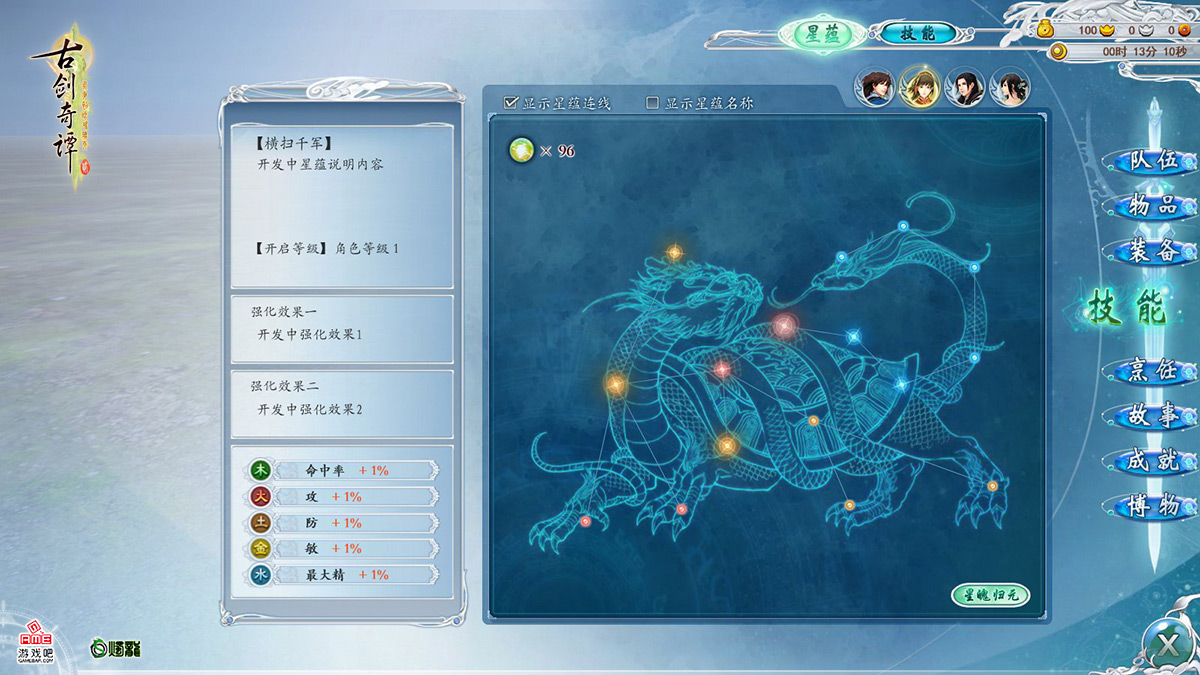Choose the highlighted girl portrait with headband
Screen dimensions: 1200x675
[x=919, y=87]
